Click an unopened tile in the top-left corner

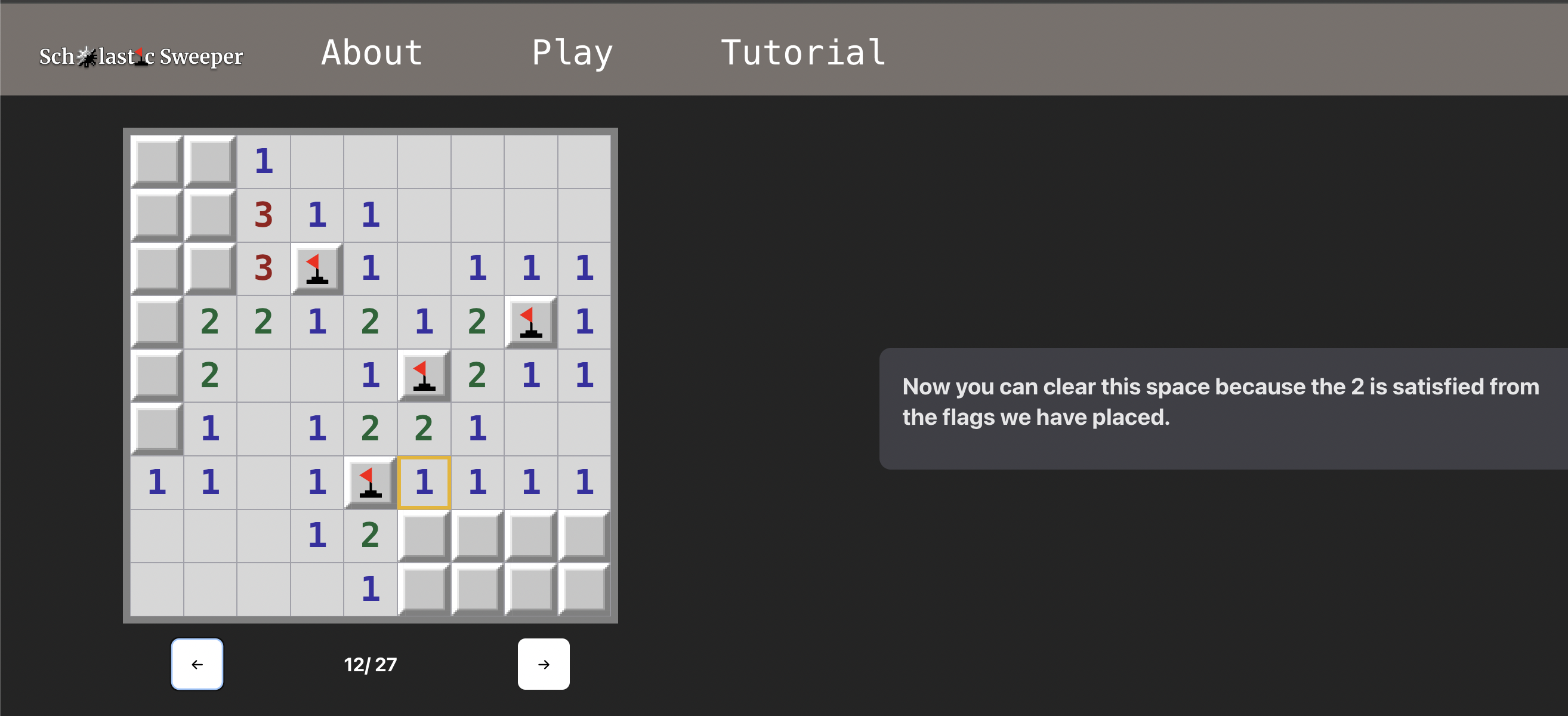[156, 161]
